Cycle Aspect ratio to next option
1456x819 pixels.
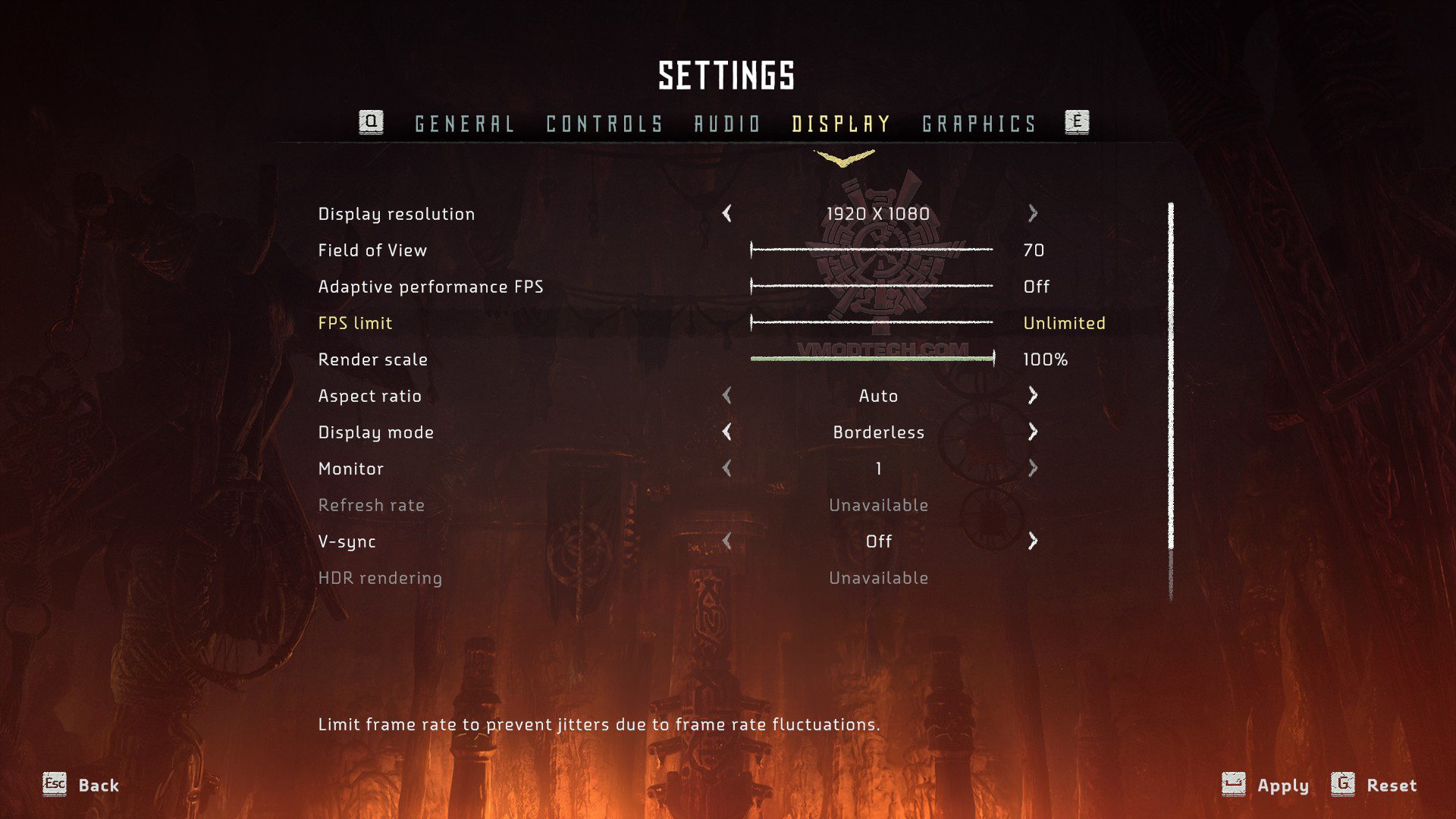click(x=1032, y=395)
